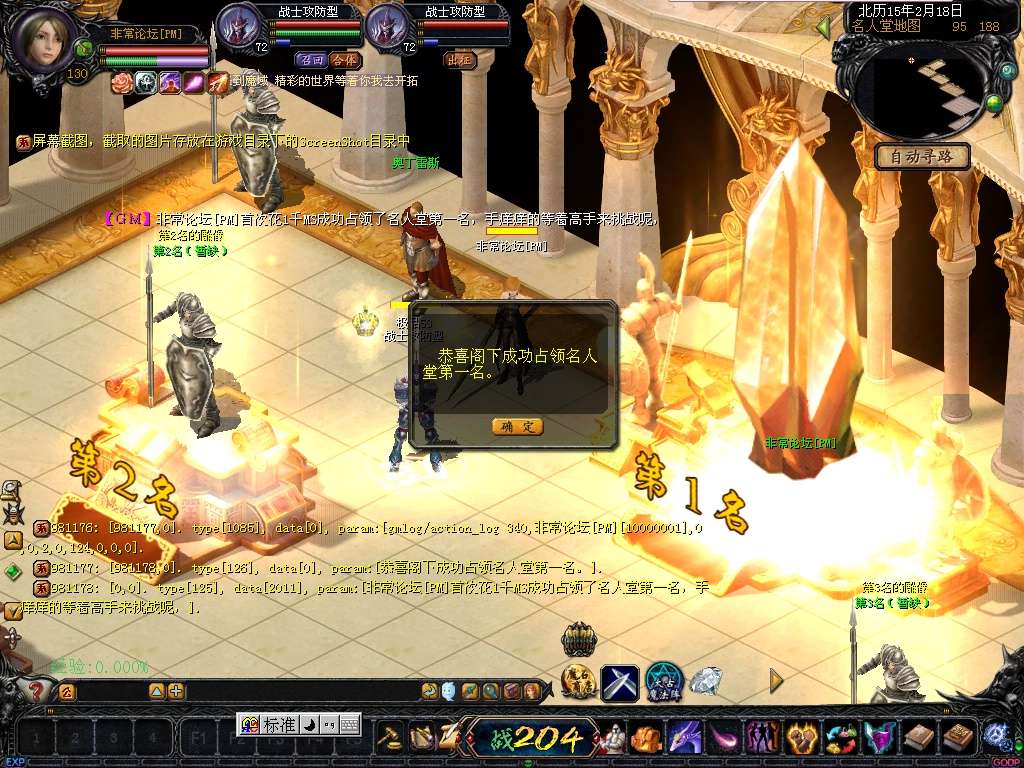Open the auction gavel icon

point(389,738)
